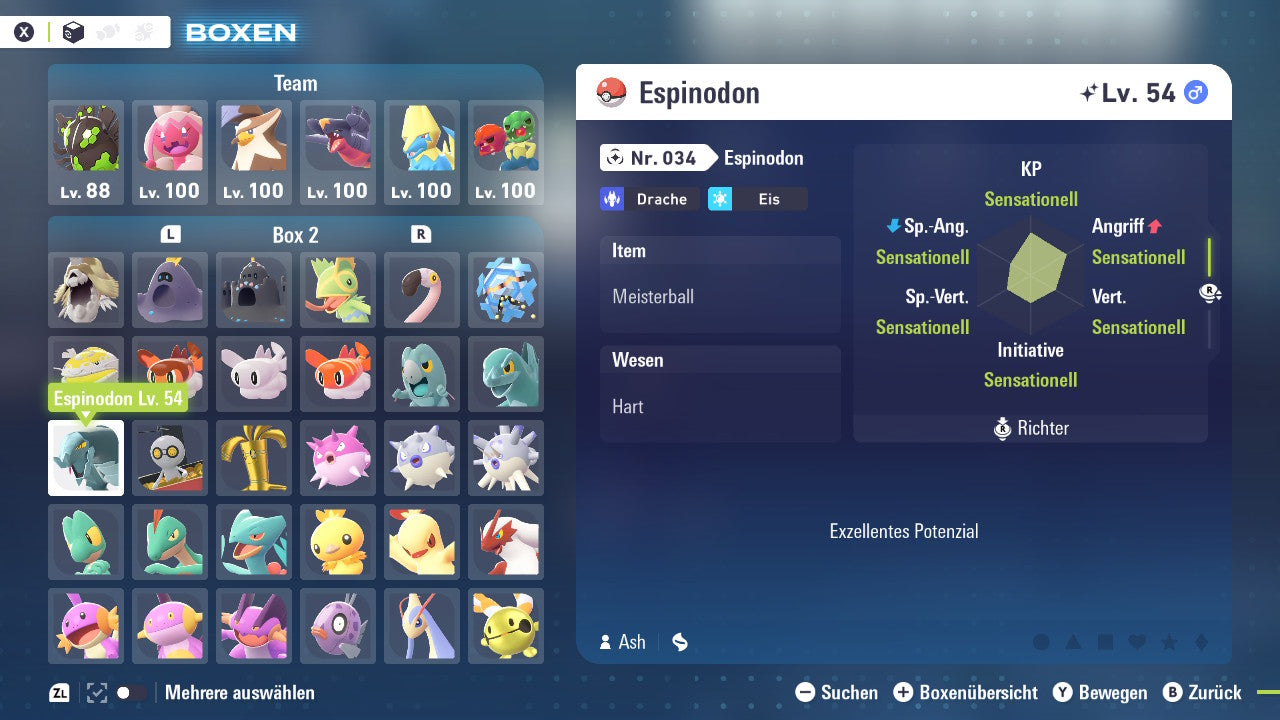Open Richter below the stats chart
This screenshot has width=1280, height=720.
coord(1030,428)
